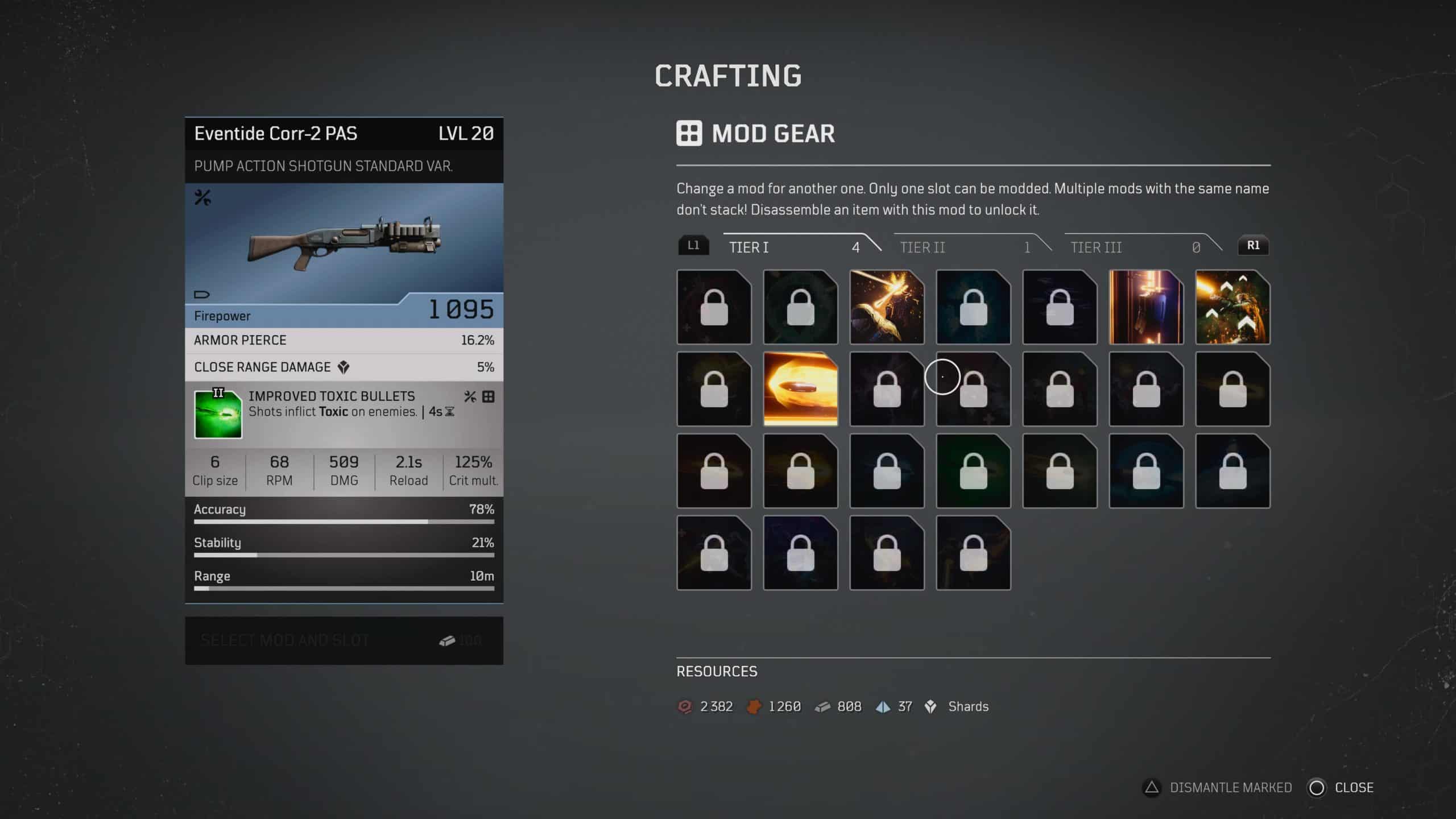Choose the mod with green upward arrows
Image resolution: width=1456 pixels, height=819 pixels.
(1232, 307)
